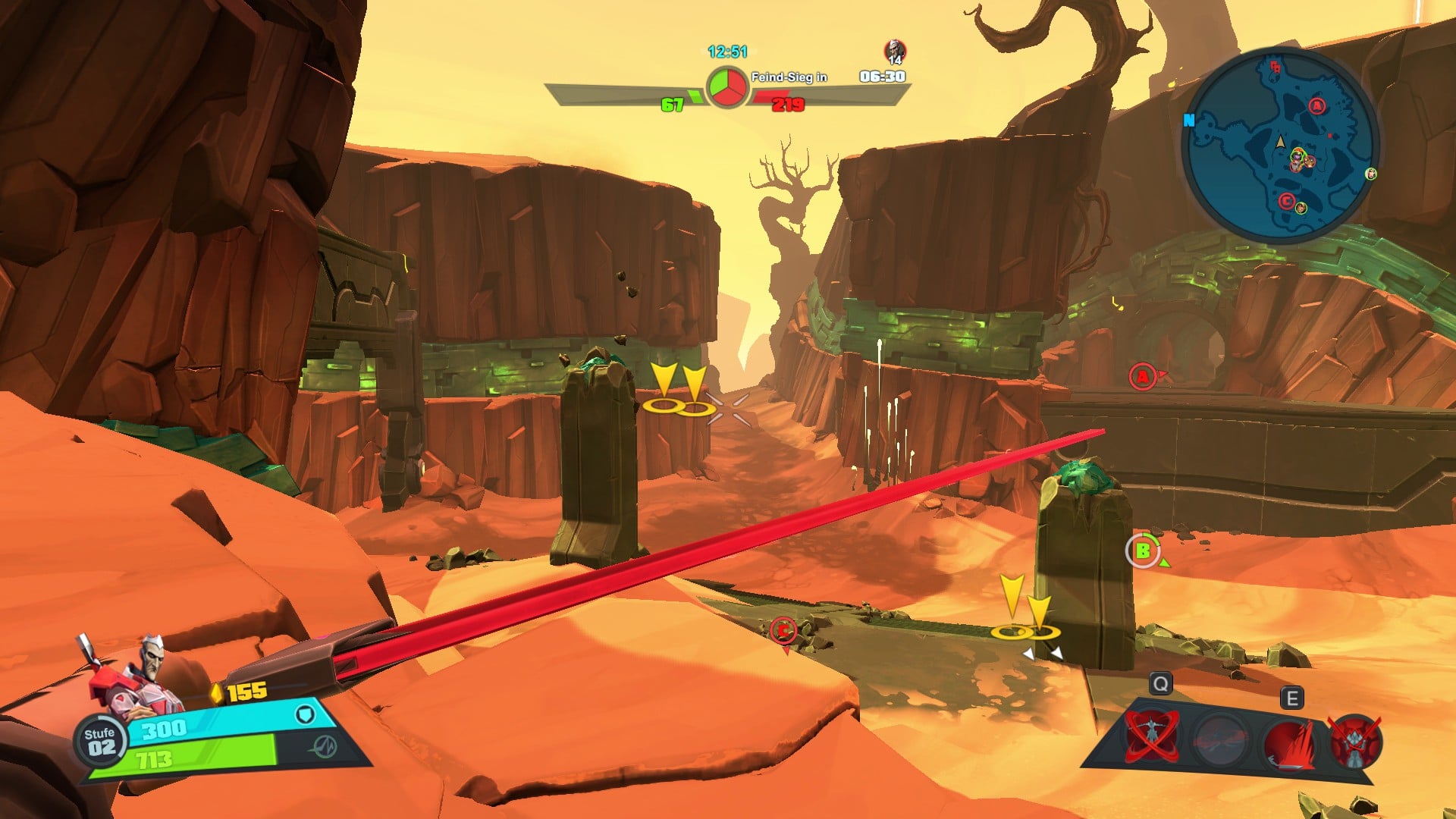
Task: Click the Stufe 02 level badge
Action: 99,742
